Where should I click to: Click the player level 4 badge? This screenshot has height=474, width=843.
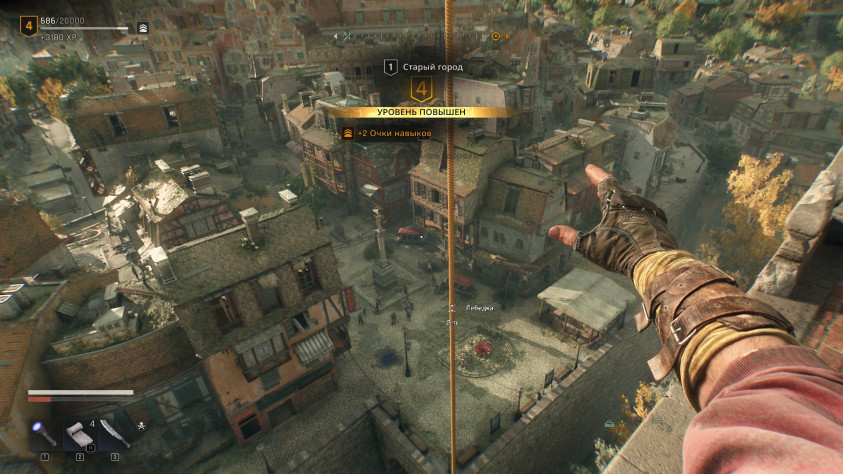point(29,25)
